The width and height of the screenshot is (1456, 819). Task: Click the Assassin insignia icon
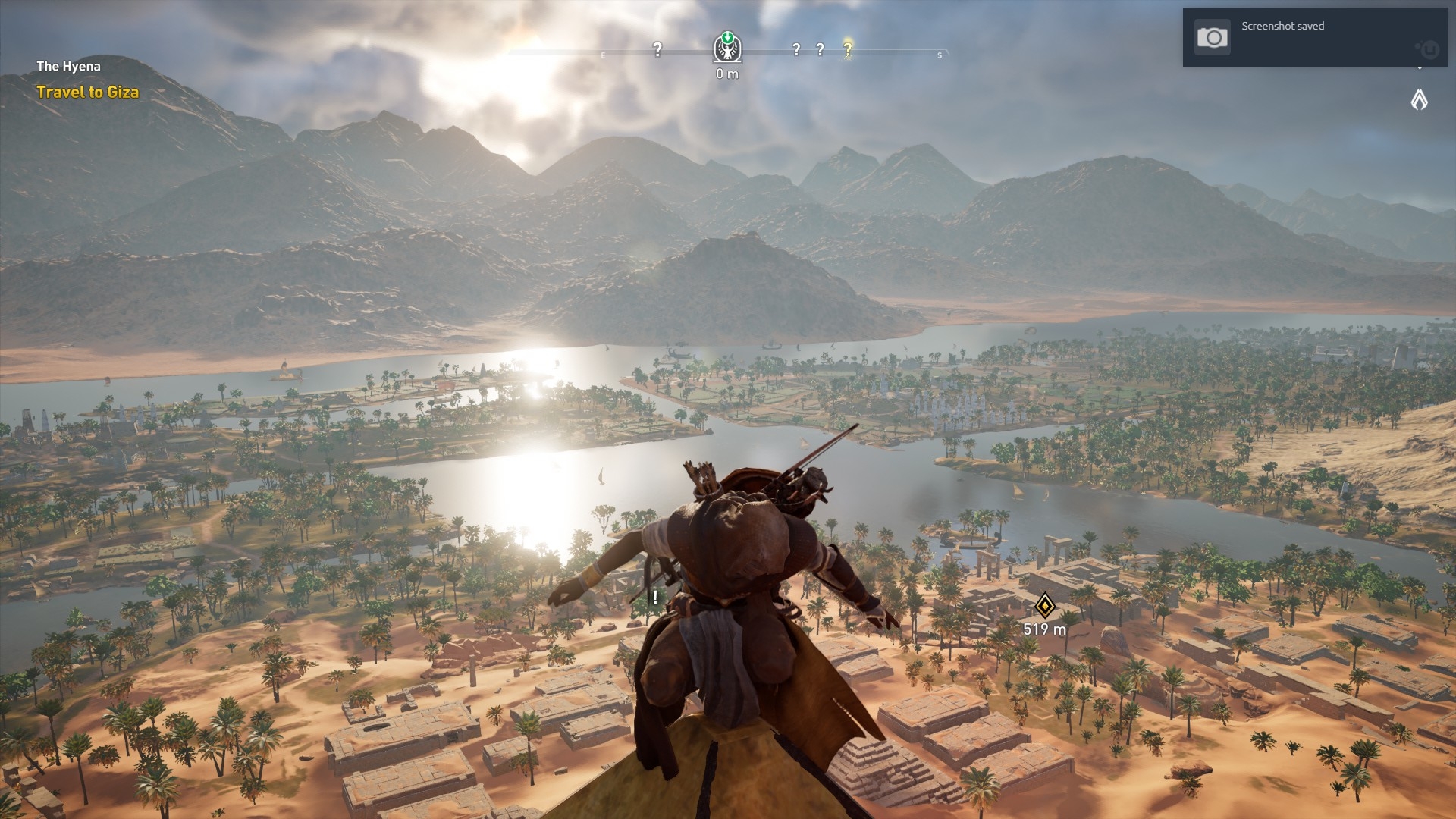coord(1419,99)
